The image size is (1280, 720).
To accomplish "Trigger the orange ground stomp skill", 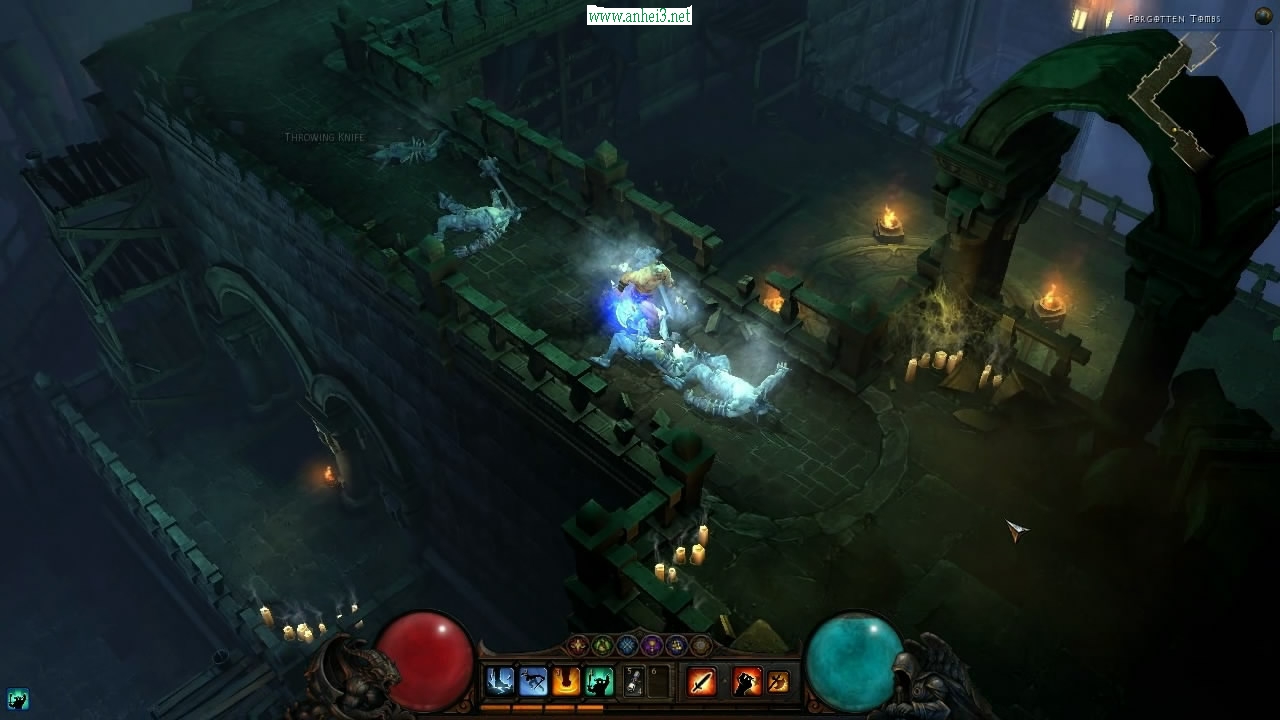I will point(566,682).
